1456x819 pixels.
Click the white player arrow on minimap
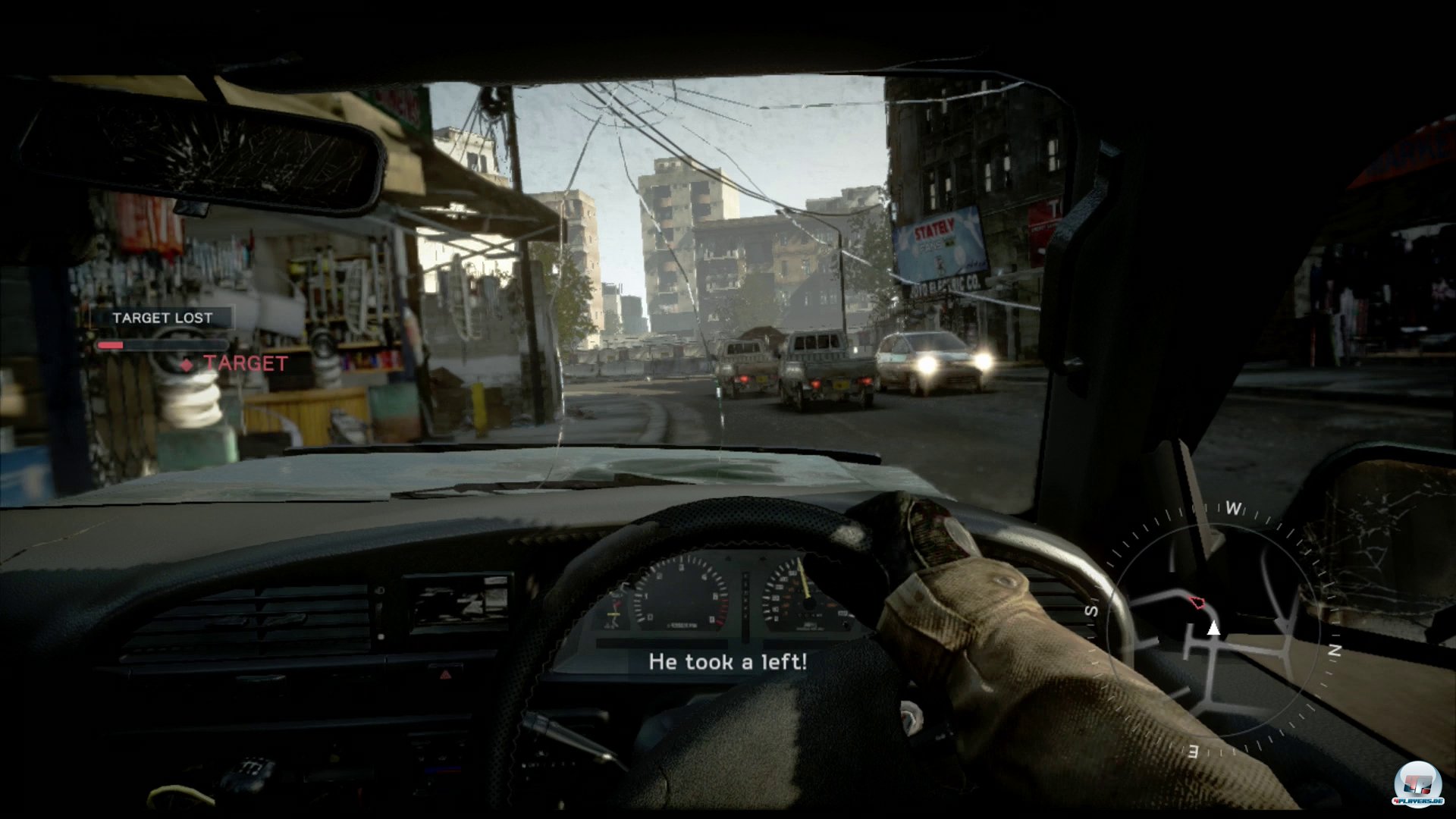coord(1213,627)
